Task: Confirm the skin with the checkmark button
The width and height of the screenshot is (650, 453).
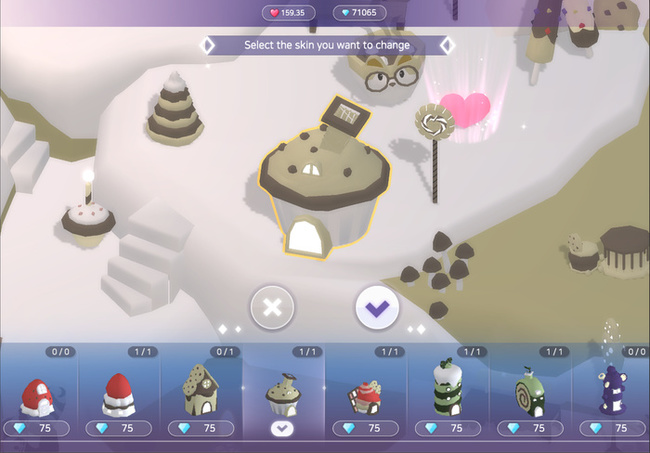Action: (377, 306)
